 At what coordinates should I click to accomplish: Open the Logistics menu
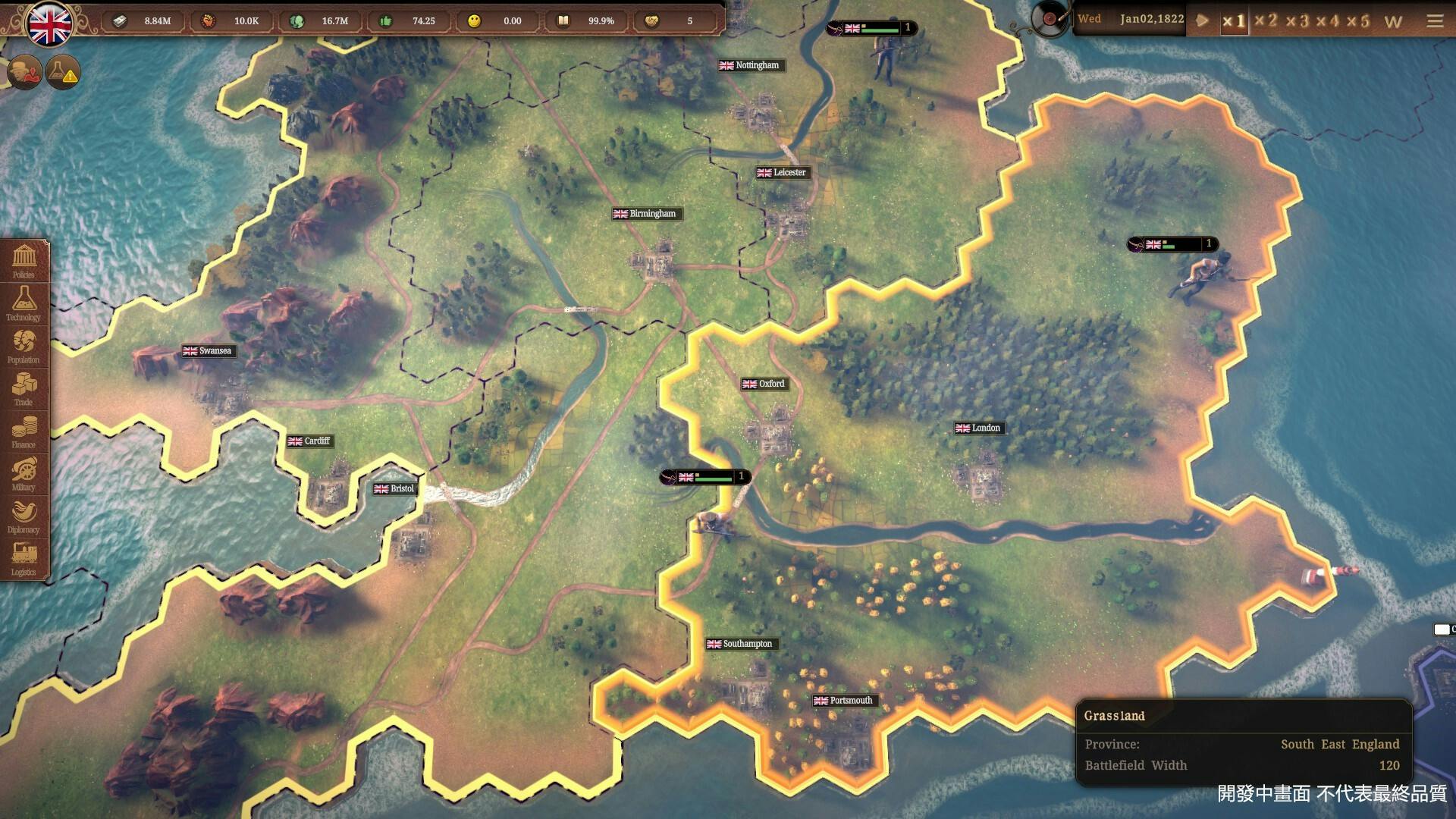pos(24,557)
